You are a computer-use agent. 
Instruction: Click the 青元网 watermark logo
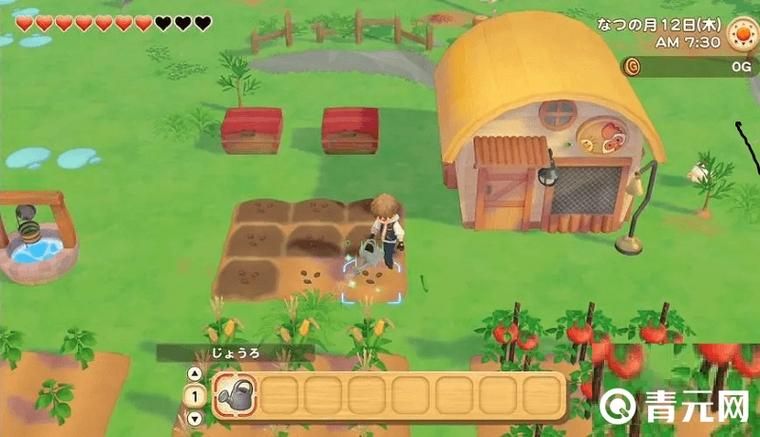tap(677, 405)
